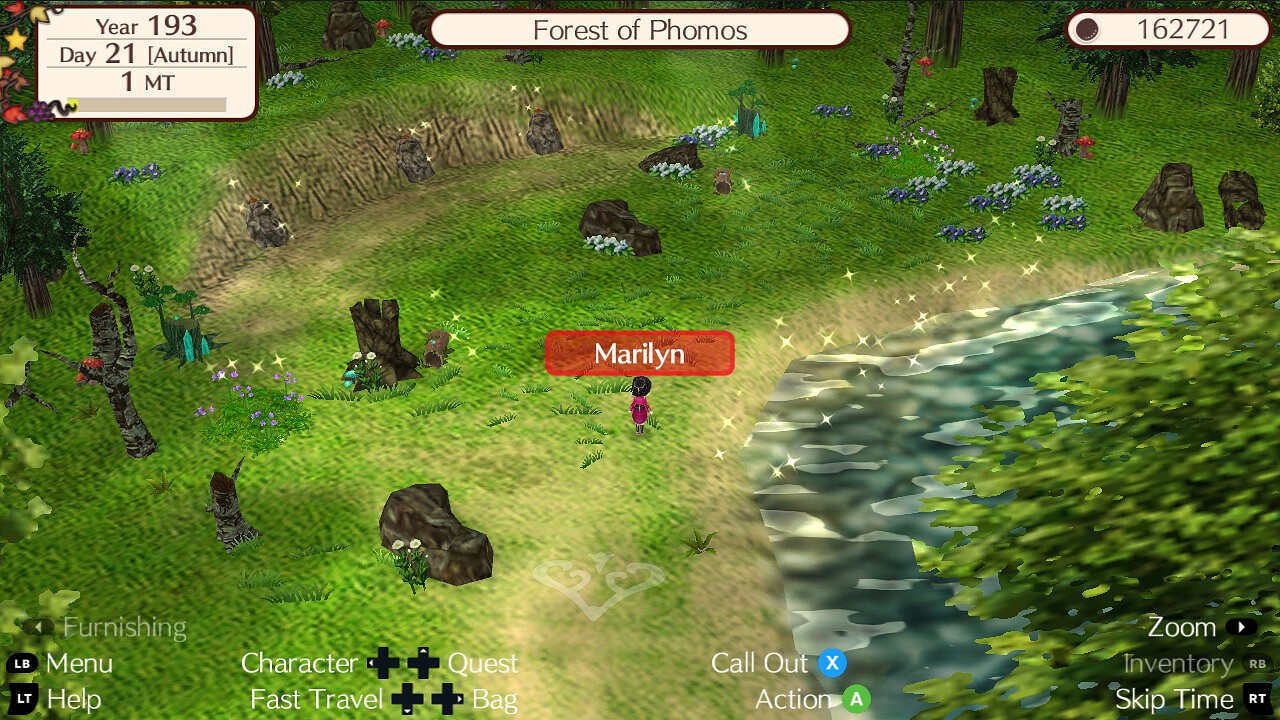
Task: Expand the Furnishing option with its left arrow
Action: (38, 627)
